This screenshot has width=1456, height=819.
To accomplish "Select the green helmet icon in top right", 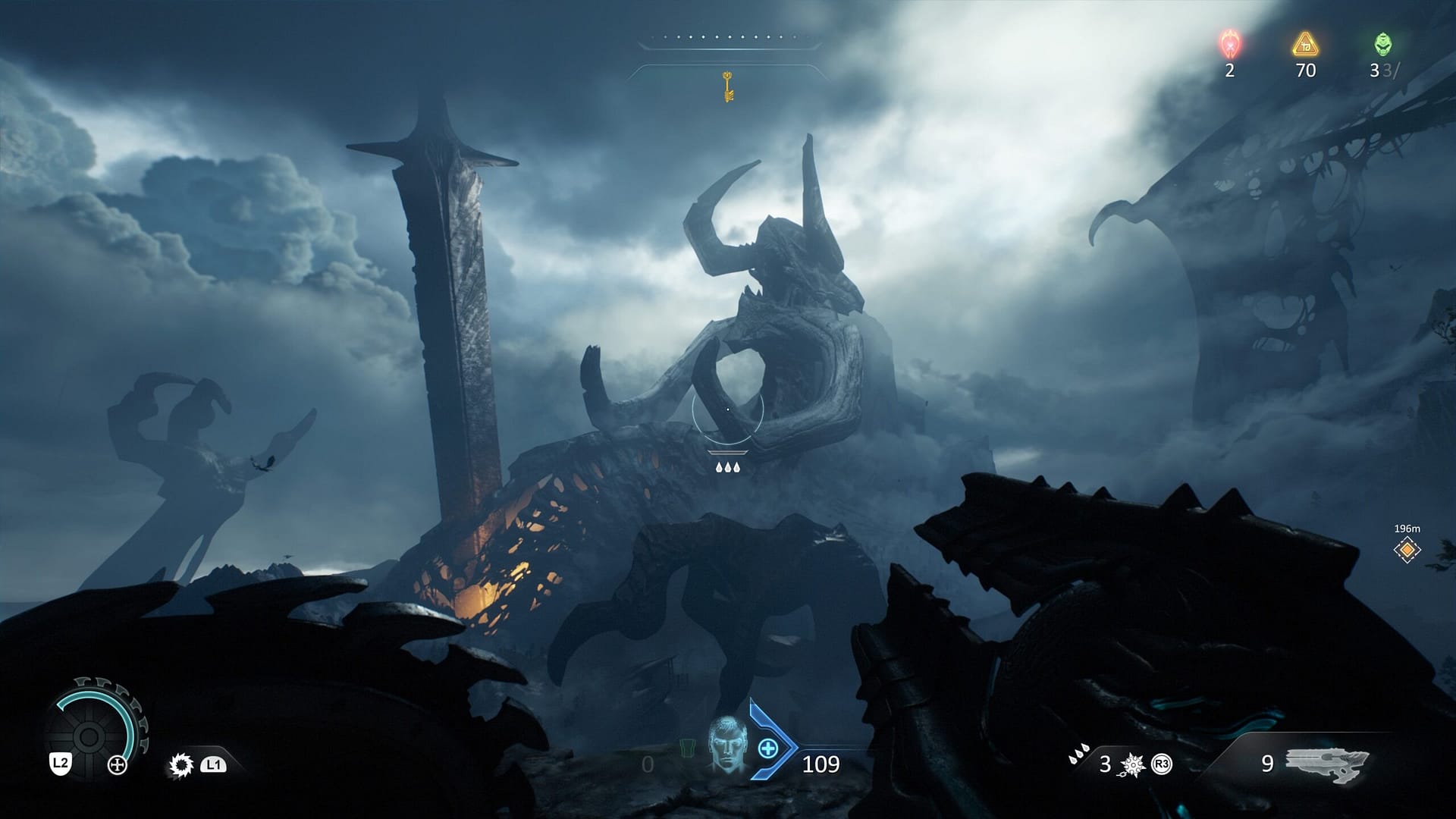I will (1384, 43).
